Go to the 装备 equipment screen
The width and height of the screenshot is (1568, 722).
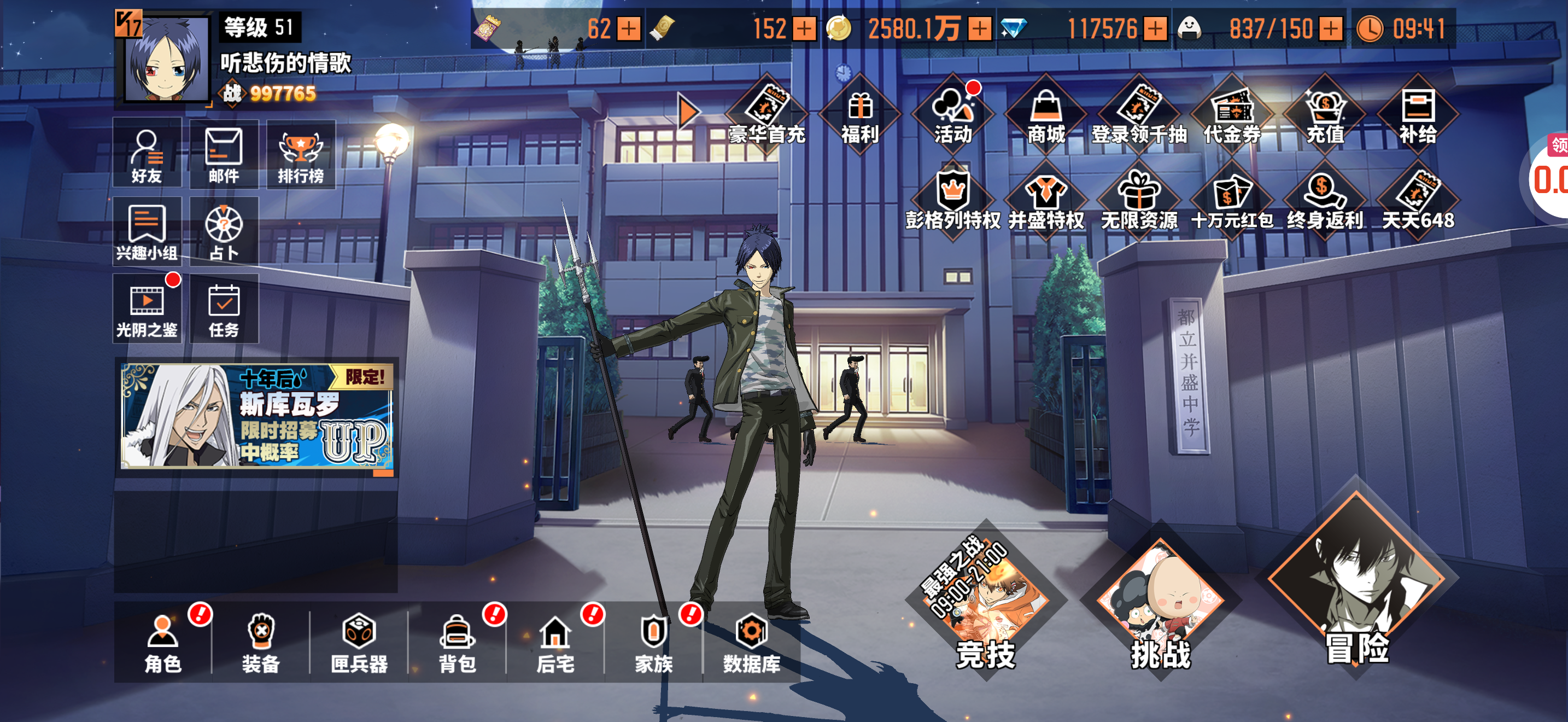(x=261, y=643)
